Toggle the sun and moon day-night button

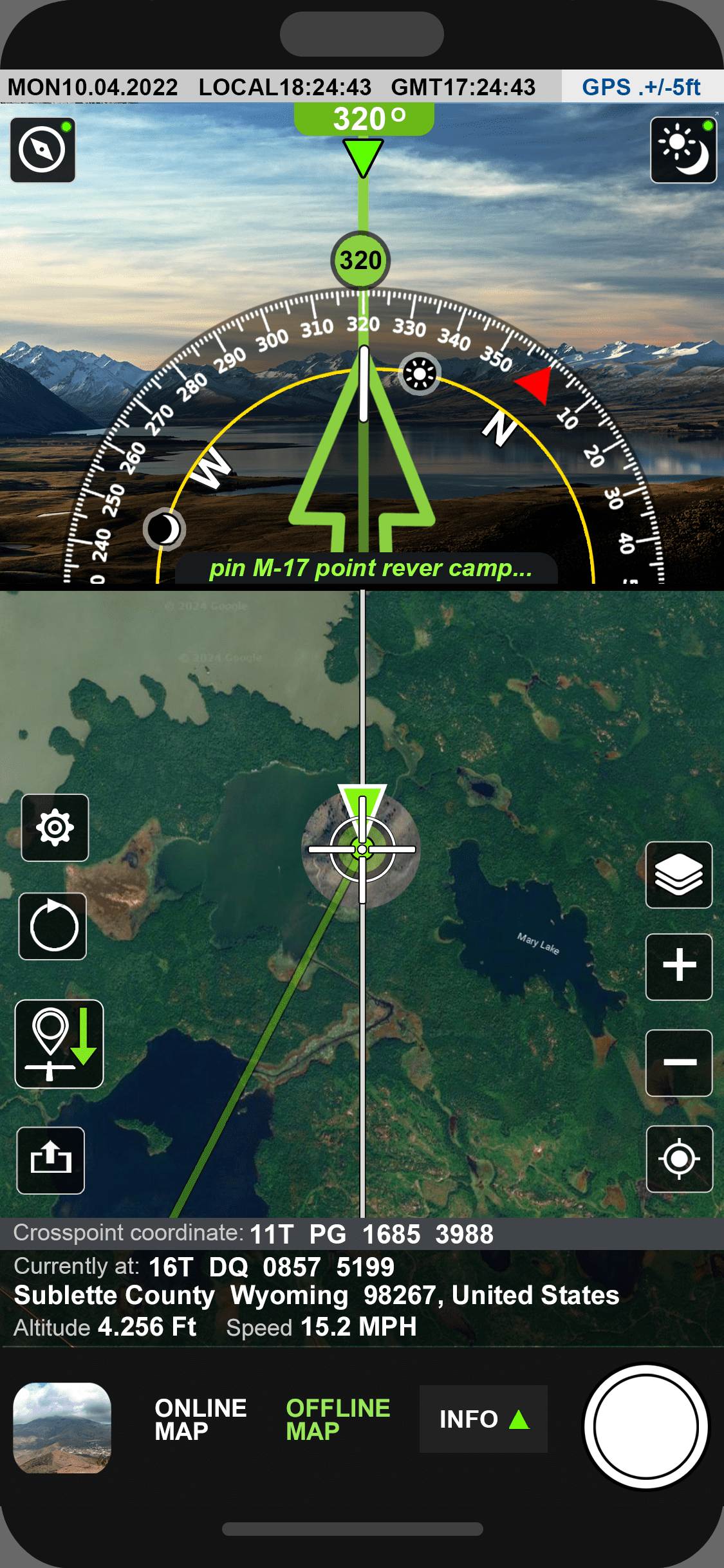point(683,150)
